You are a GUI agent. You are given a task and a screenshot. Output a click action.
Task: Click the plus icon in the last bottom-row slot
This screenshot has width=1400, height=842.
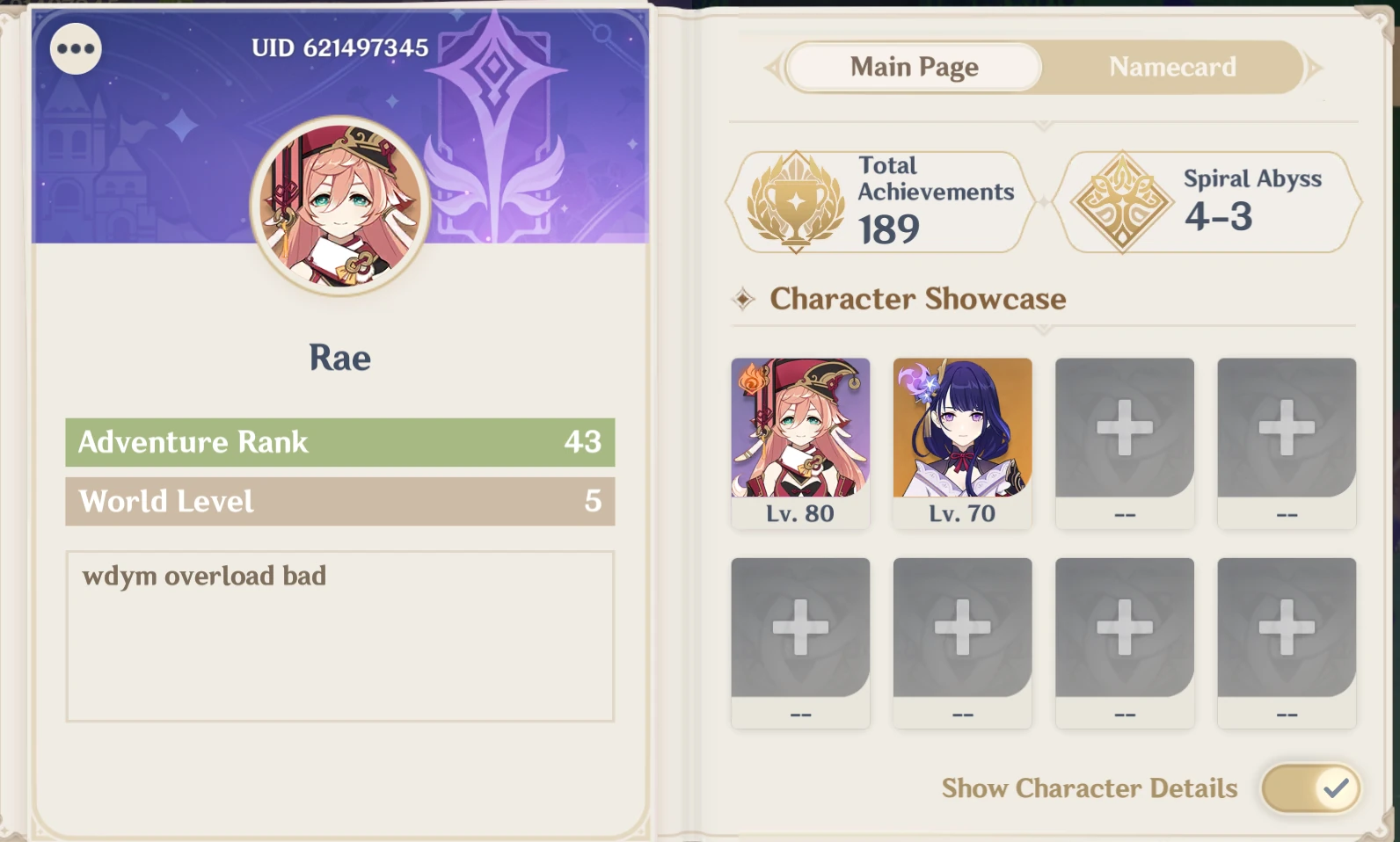click(1287, 627)
